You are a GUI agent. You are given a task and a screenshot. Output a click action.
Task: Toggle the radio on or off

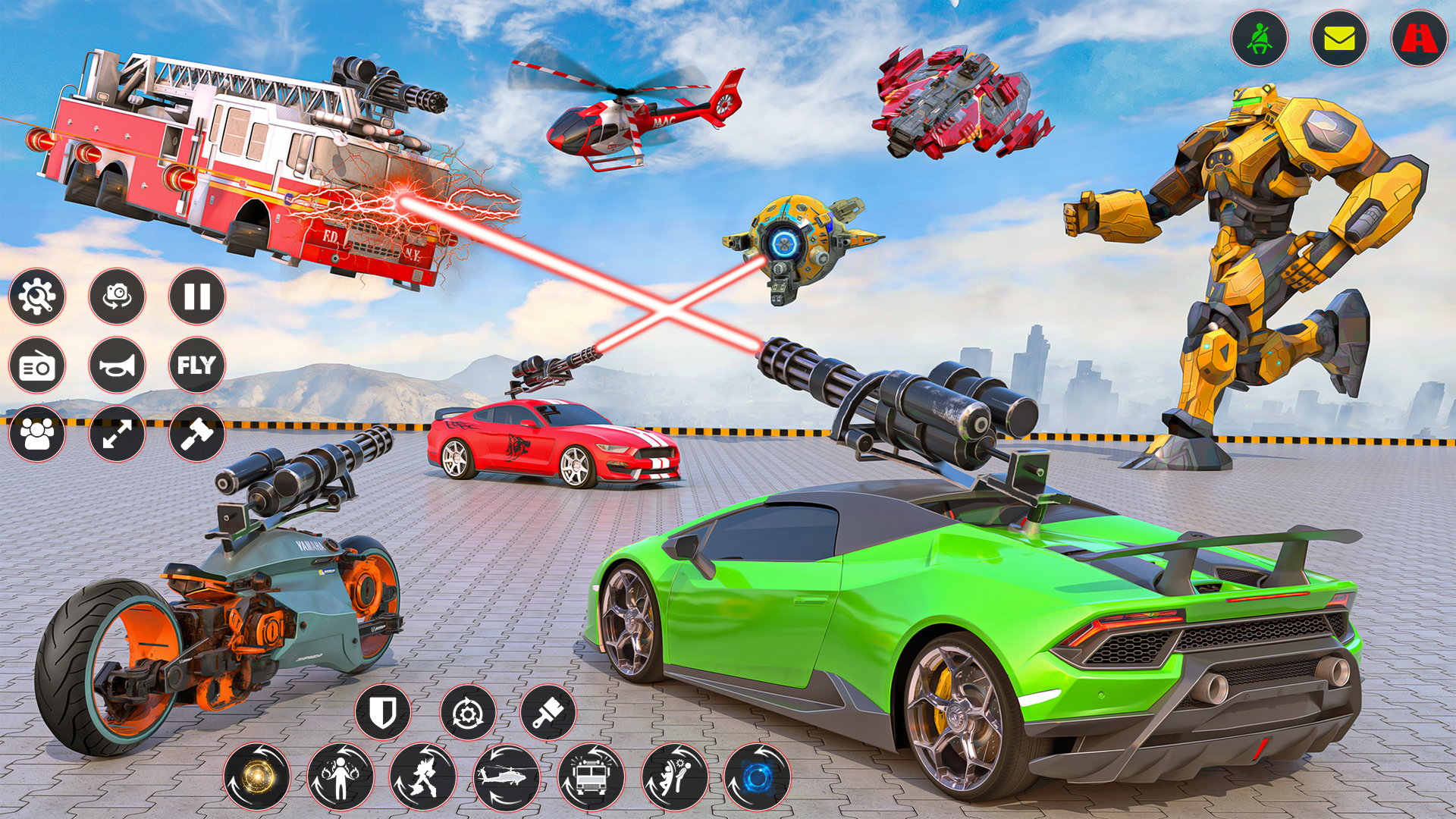(x=37, y=366)
